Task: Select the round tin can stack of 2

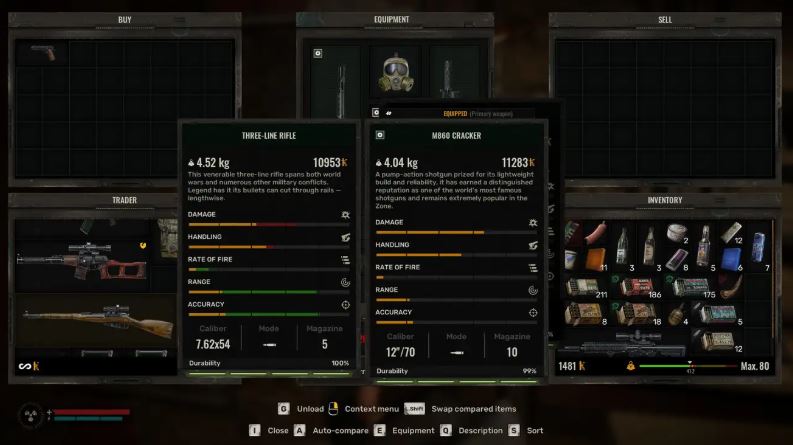Action: coord(677,232)
